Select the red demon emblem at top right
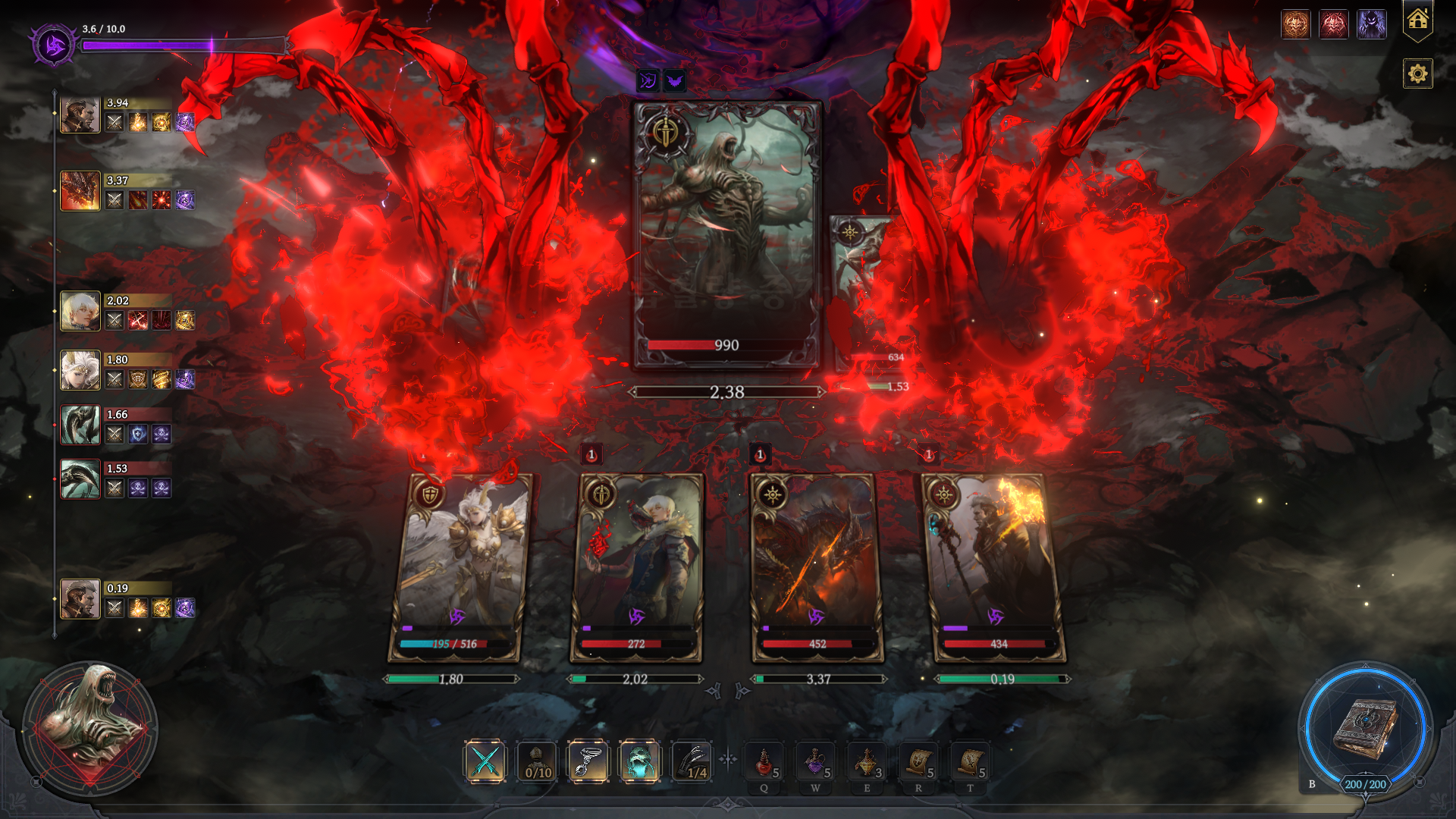The height and width of the screenshot is (819, 1456). [1334, 24]
